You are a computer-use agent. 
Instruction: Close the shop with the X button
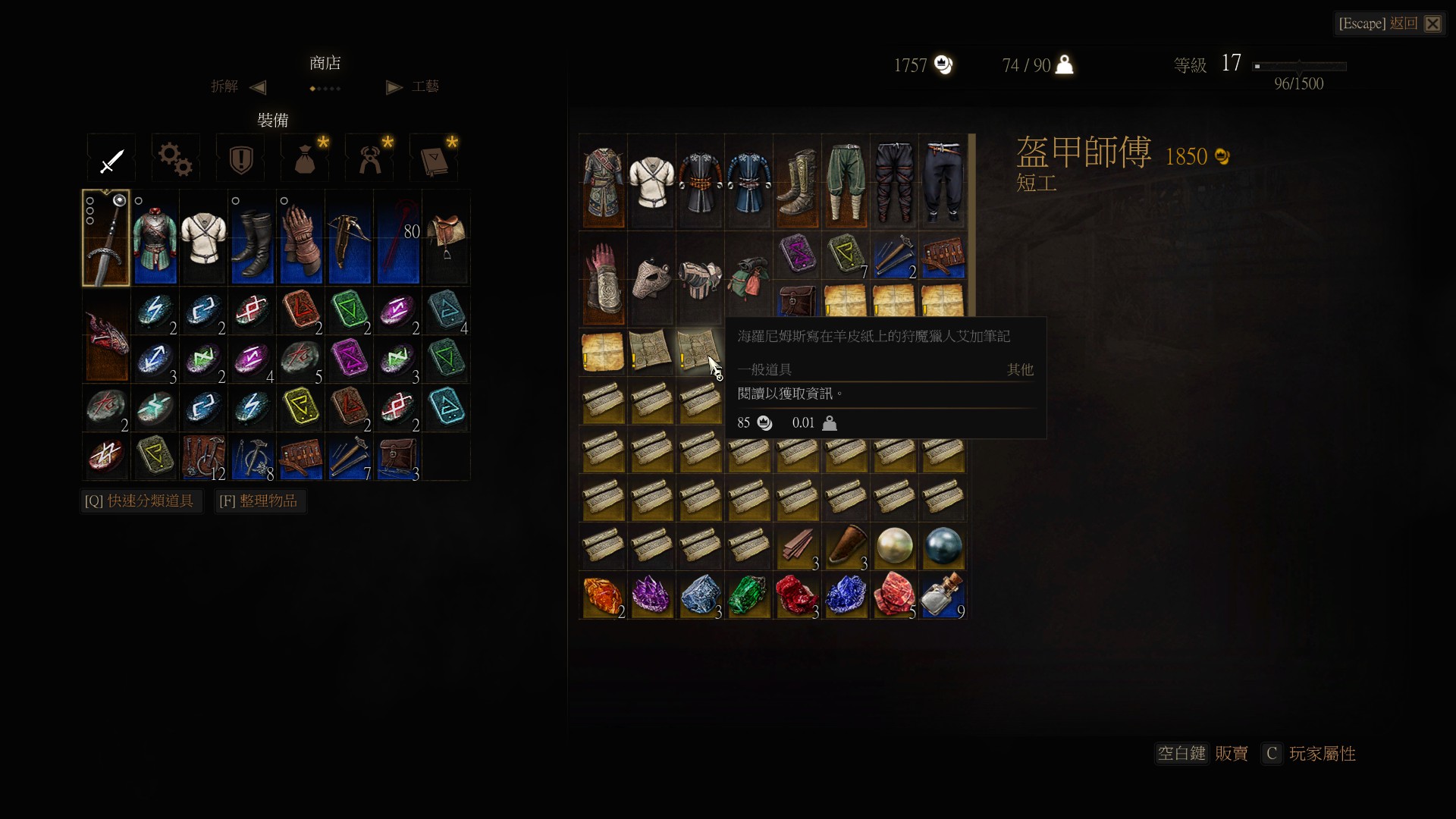click(x=1432, y=24)
